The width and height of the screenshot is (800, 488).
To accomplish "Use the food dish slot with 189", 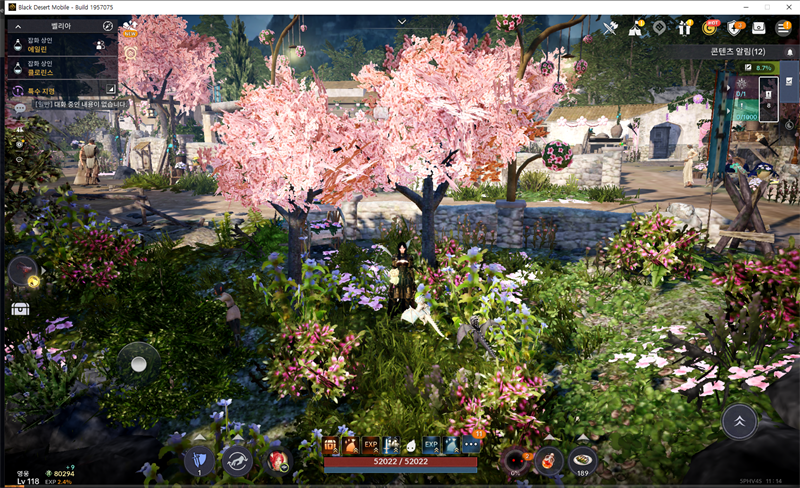I will click(583, 460).
